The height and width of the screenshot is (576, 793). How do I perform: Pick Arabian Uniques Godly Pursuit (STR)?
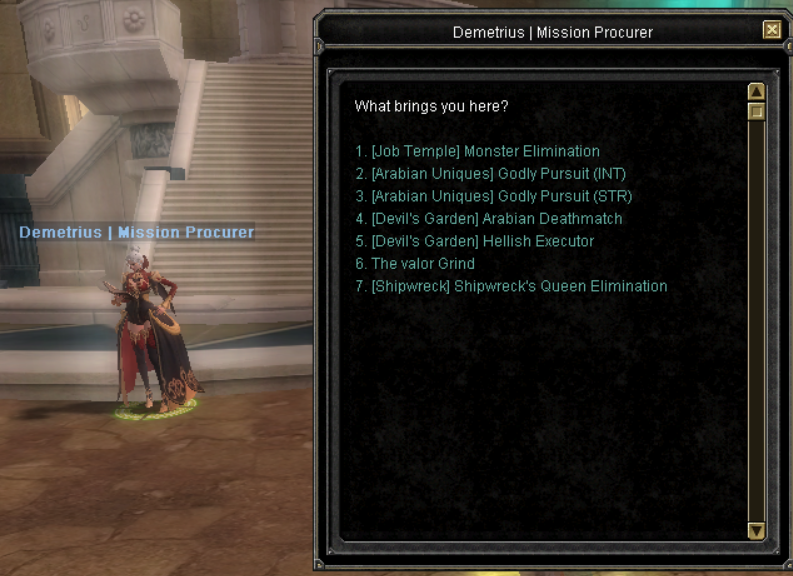pyautogui.click(x=493, y=196)
